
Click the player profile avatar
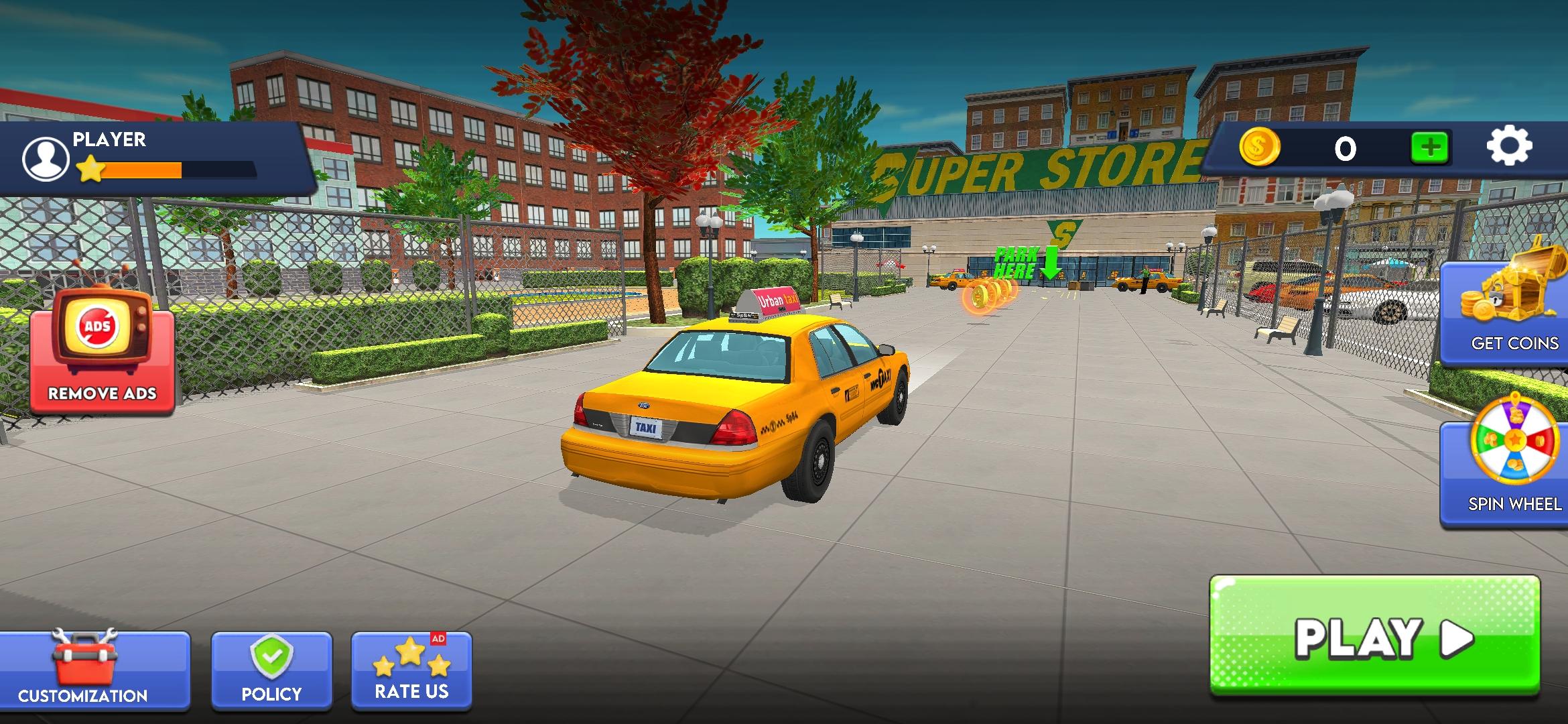[45, 160]
